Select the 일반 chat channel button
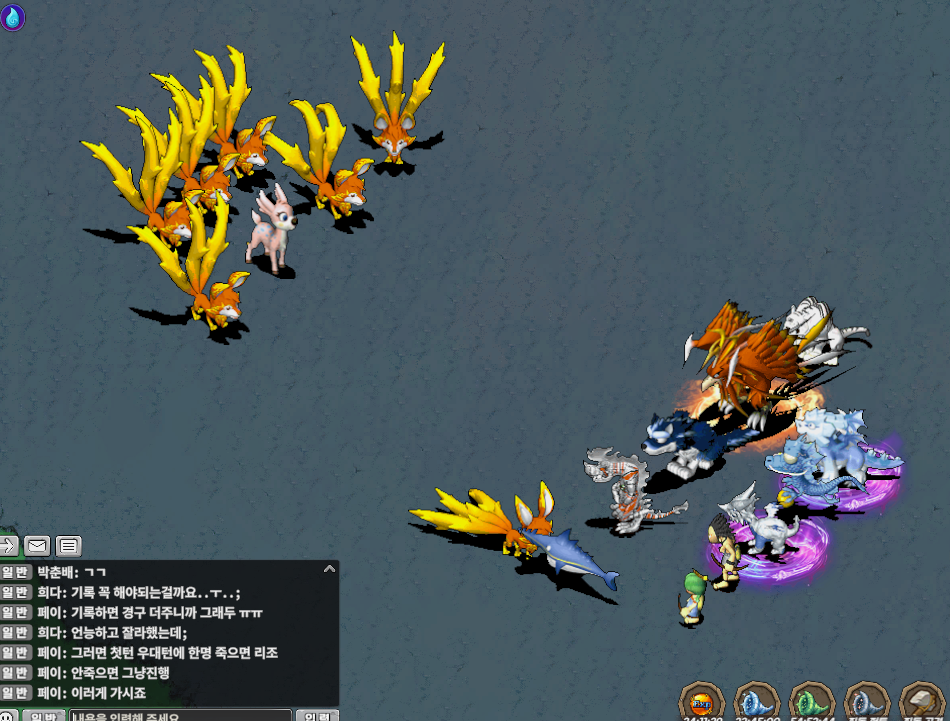950x721 pixels. [x=45, y=716]
